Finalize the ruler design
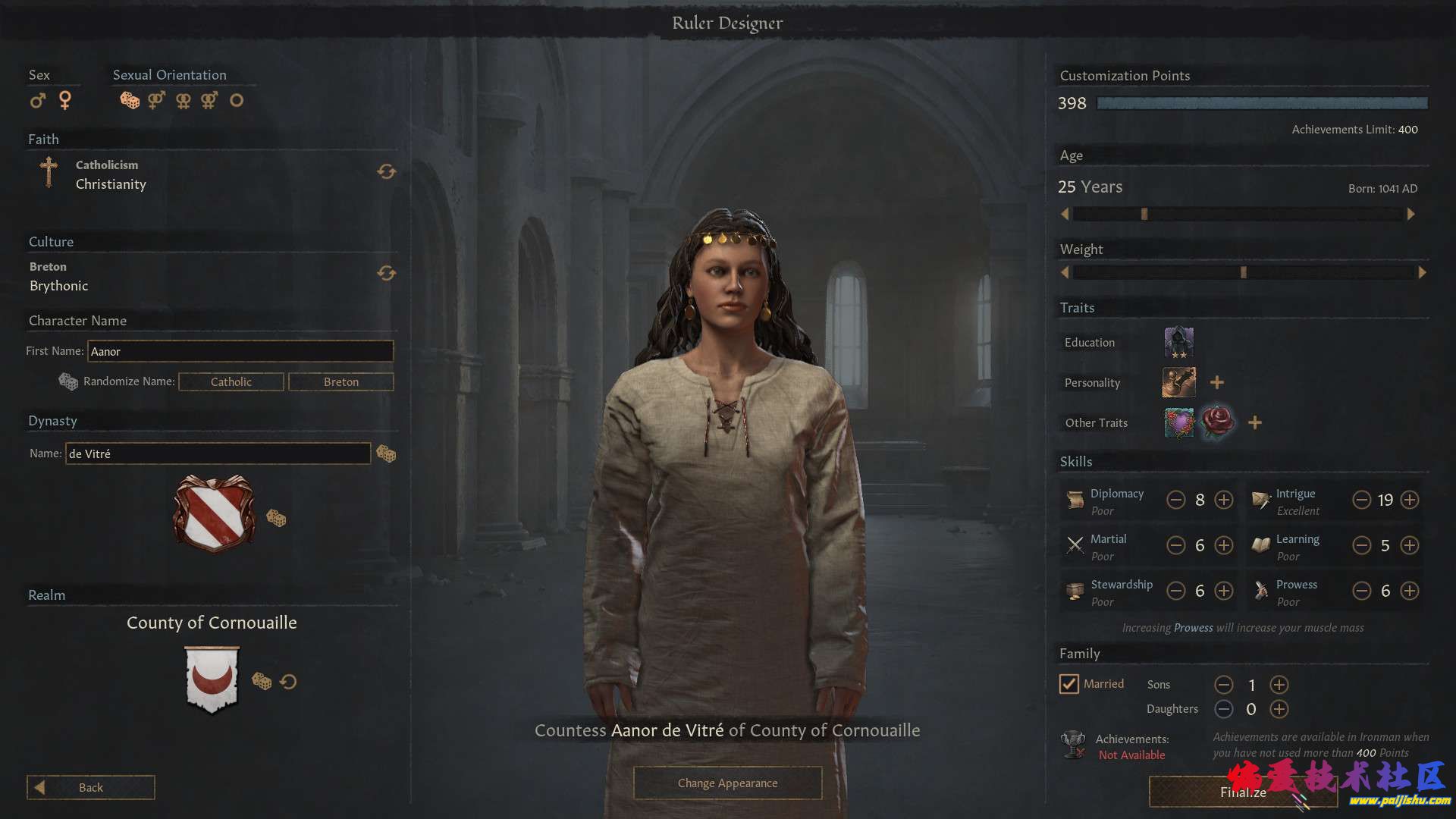This screenshot has height=819, width=1456. [1242, 792]
